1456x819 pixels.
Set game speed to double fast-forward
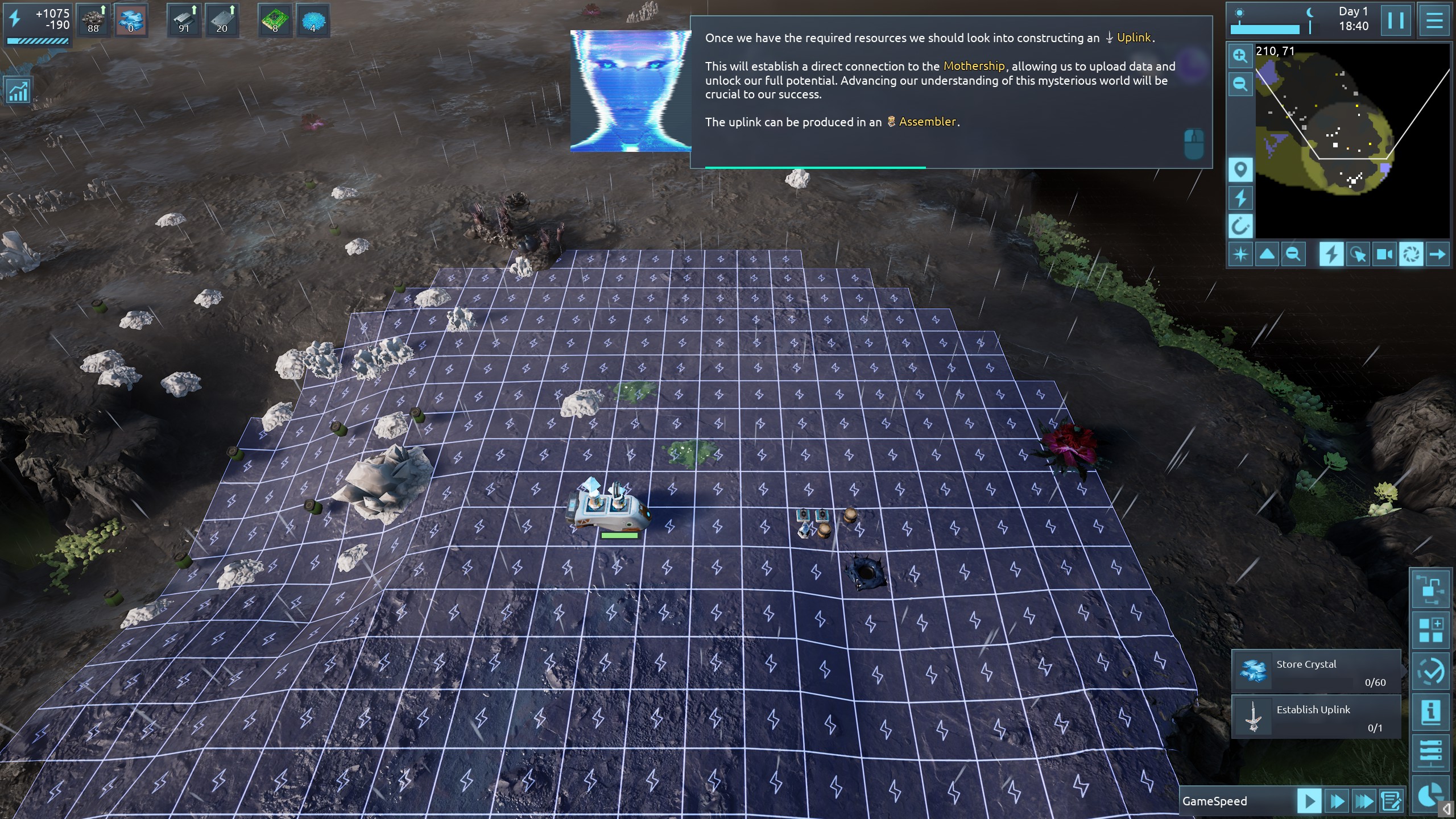point(1337,801)
